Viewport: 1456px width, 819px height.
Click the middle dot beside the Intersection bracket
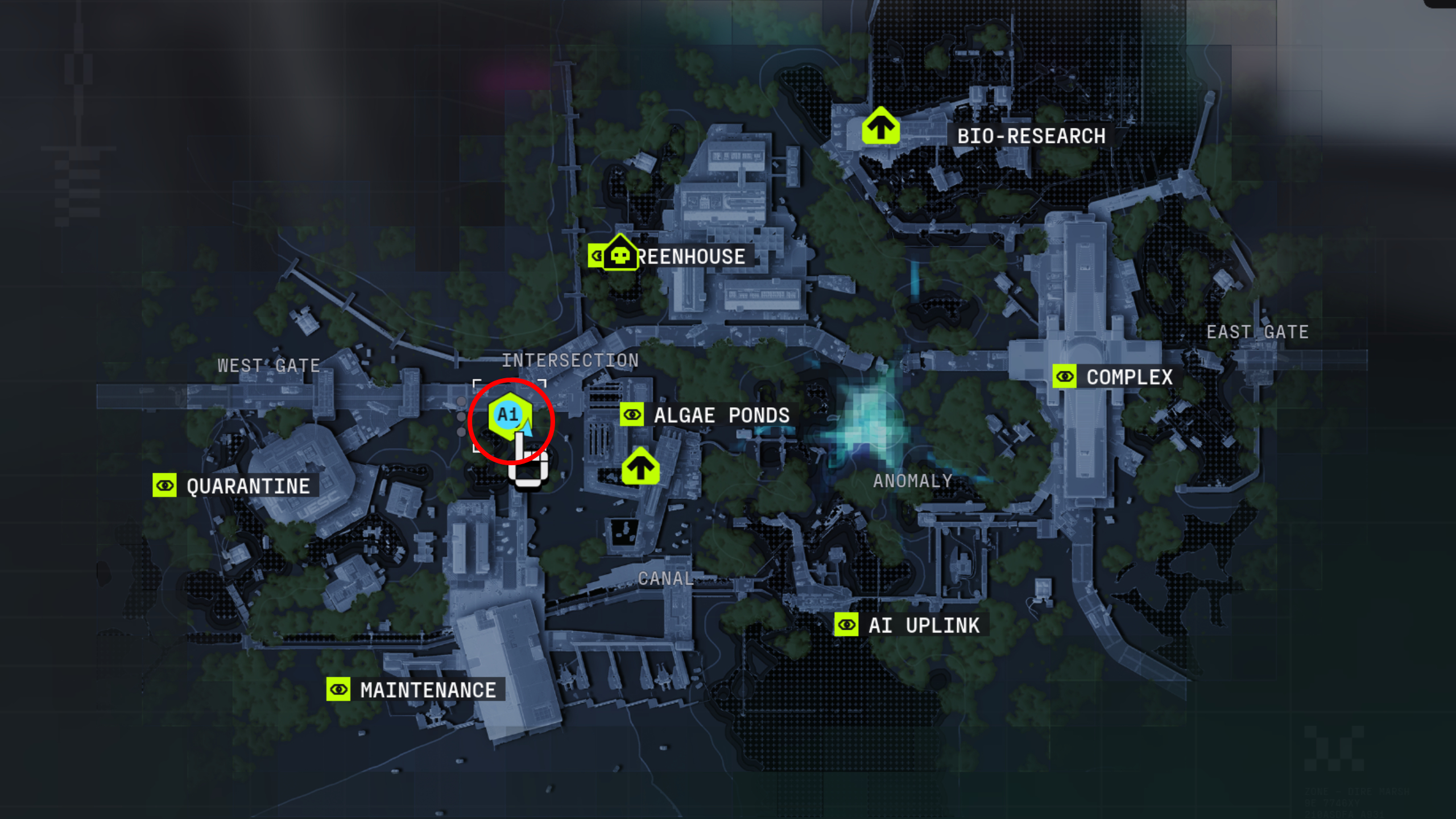pyautogui.click(x=461, y=417)
